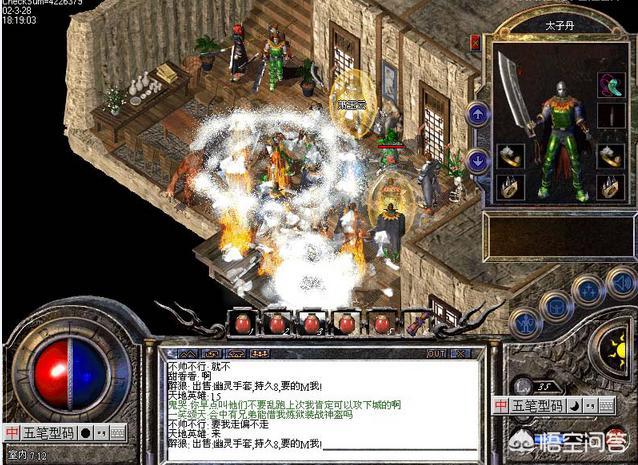Screen dimensions: 638x465
Task: Click the down arrow button on equipment panel
Action: coord(478,159)
